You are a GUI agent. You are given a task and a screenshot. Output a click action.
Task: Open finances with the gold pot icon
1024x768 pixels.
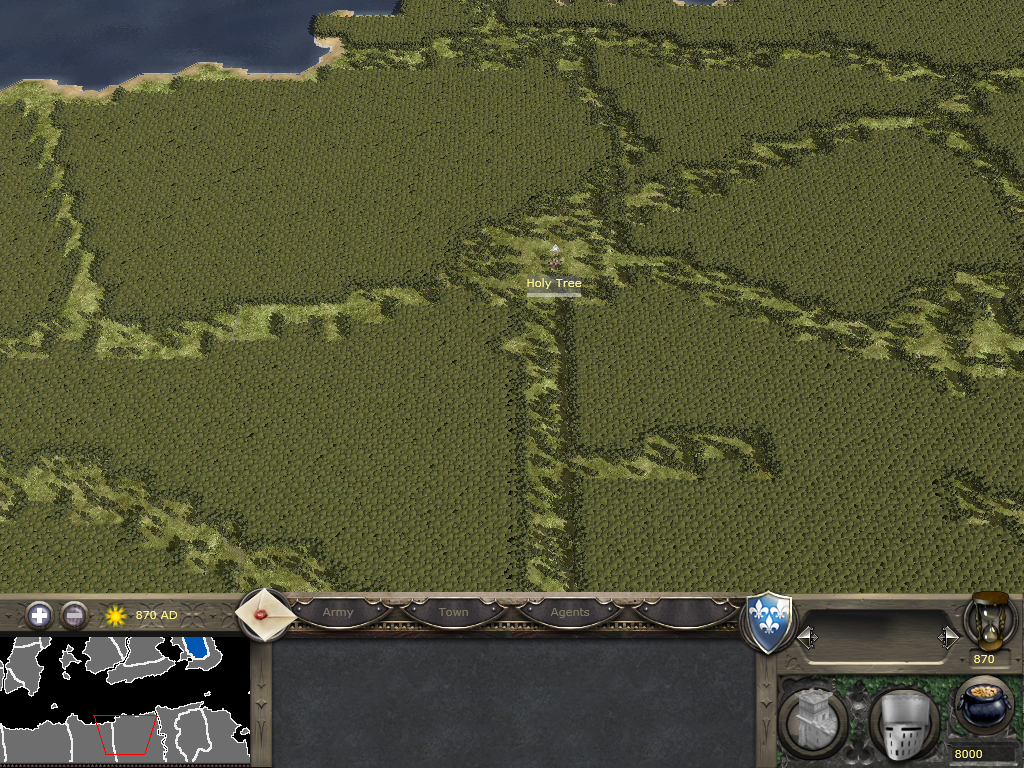click(984, 704)
